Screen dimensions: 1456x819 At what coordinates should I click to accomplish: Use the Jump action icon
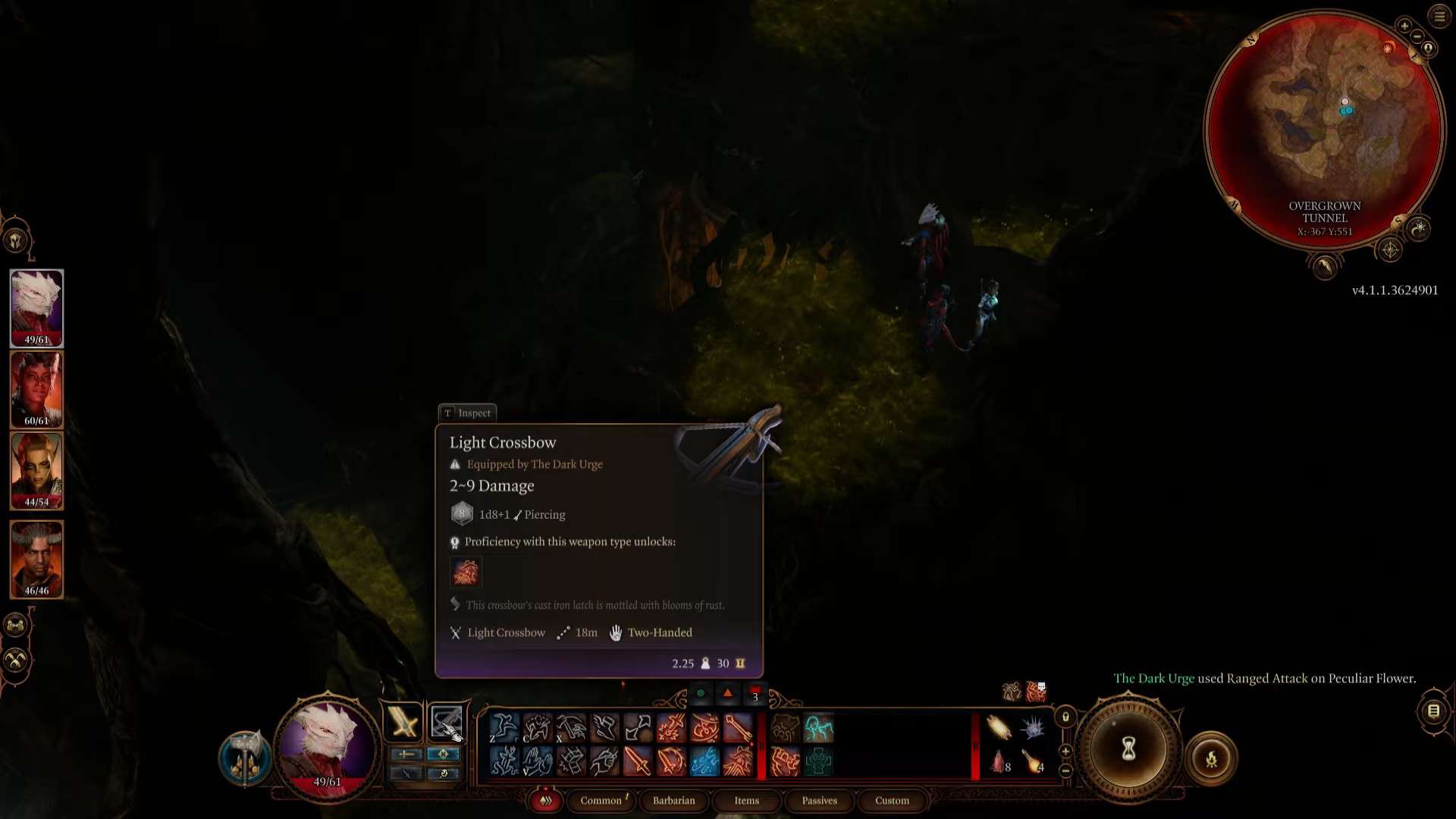pyautogui.click(x=504, y=728)
